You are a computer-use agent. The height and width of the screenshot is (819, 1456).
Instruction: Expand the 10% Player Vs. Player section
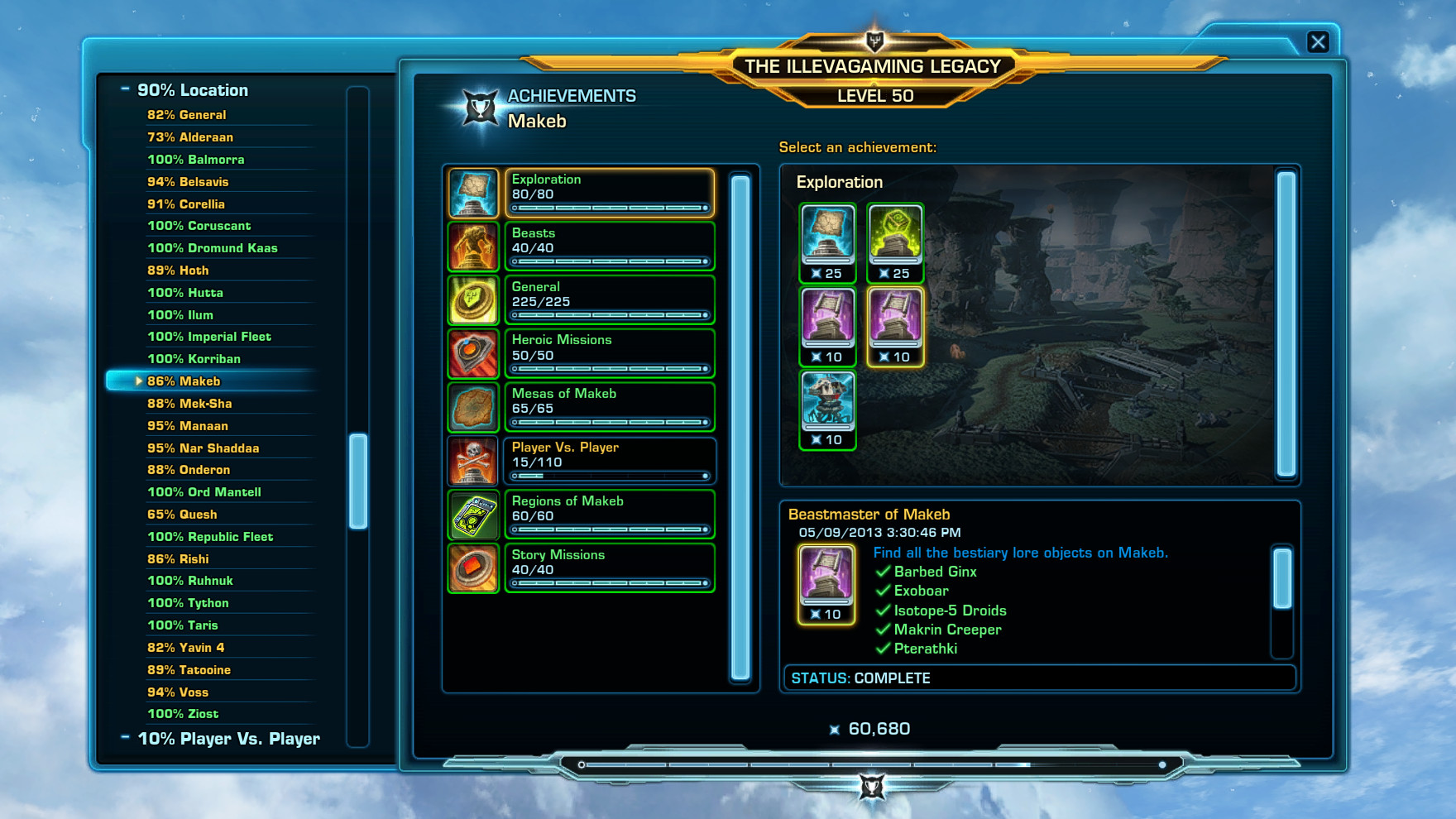click(x=126, y=738)
